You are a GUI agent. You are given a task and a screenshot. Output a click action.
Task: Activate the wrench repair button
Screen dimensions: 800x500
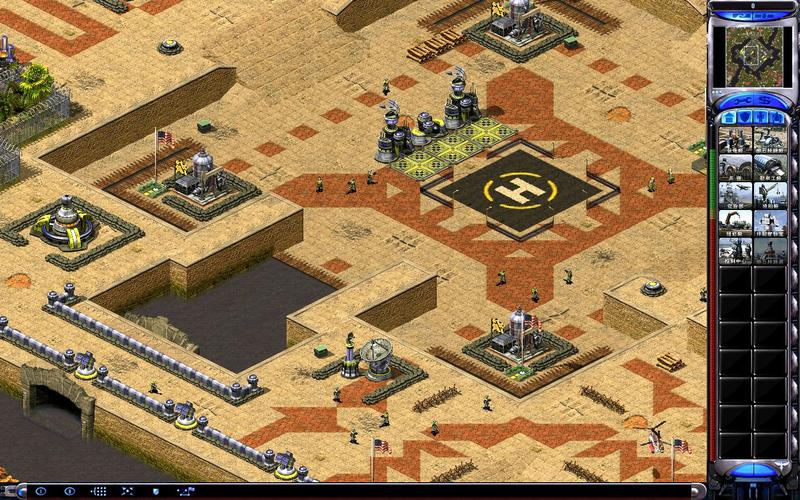(x=743, y=102)
